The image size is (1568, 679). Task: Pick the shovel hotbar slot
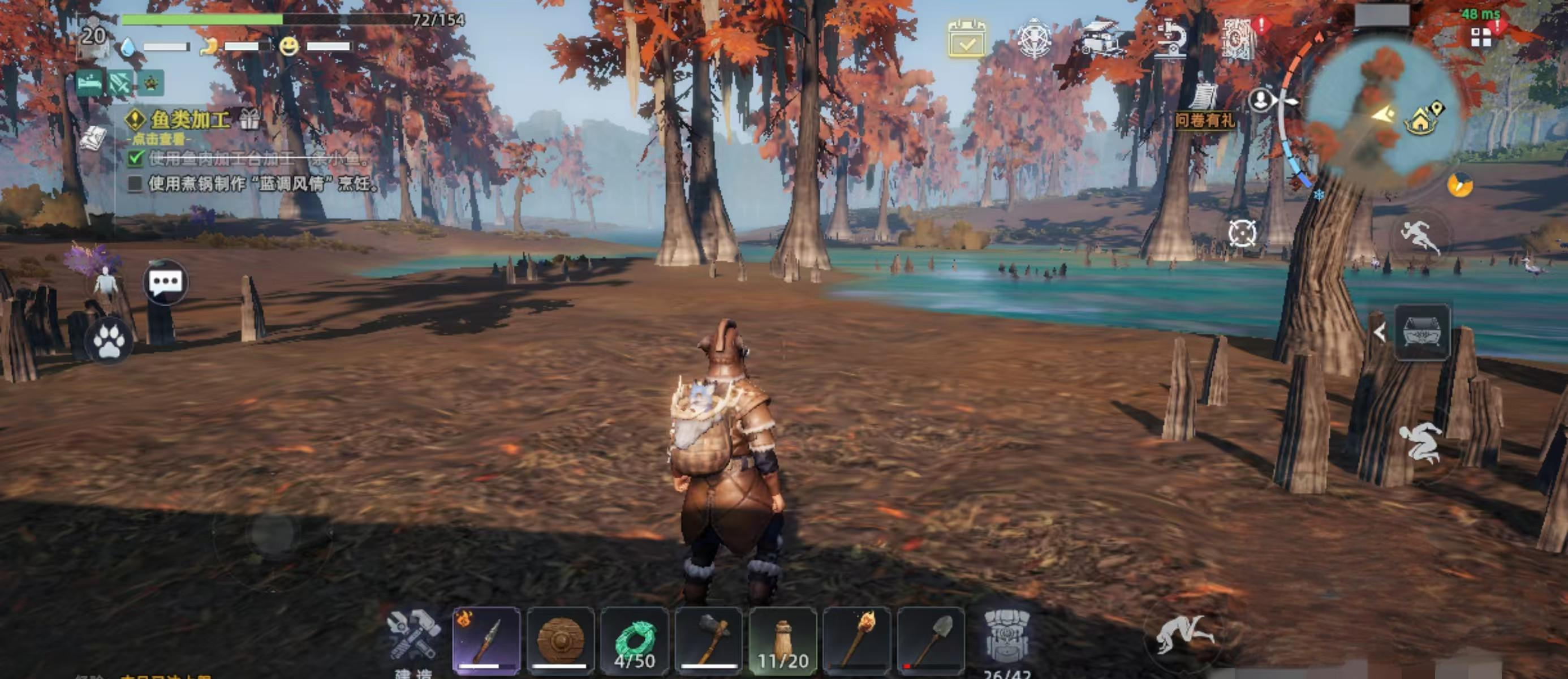[x=931, y=640]
